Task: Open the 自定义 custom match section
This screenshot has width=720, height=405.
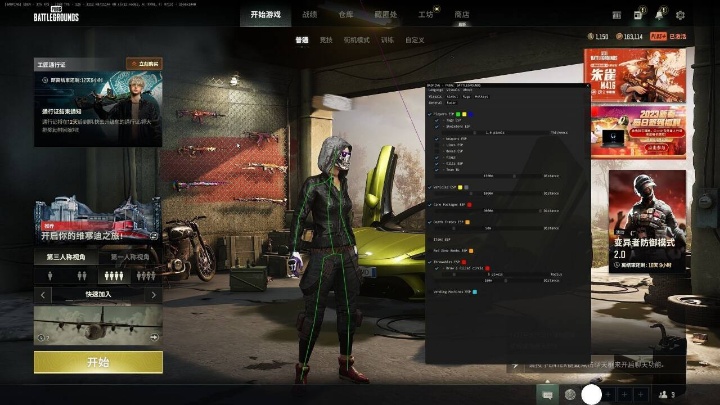Action: click(x=415, y=40)
